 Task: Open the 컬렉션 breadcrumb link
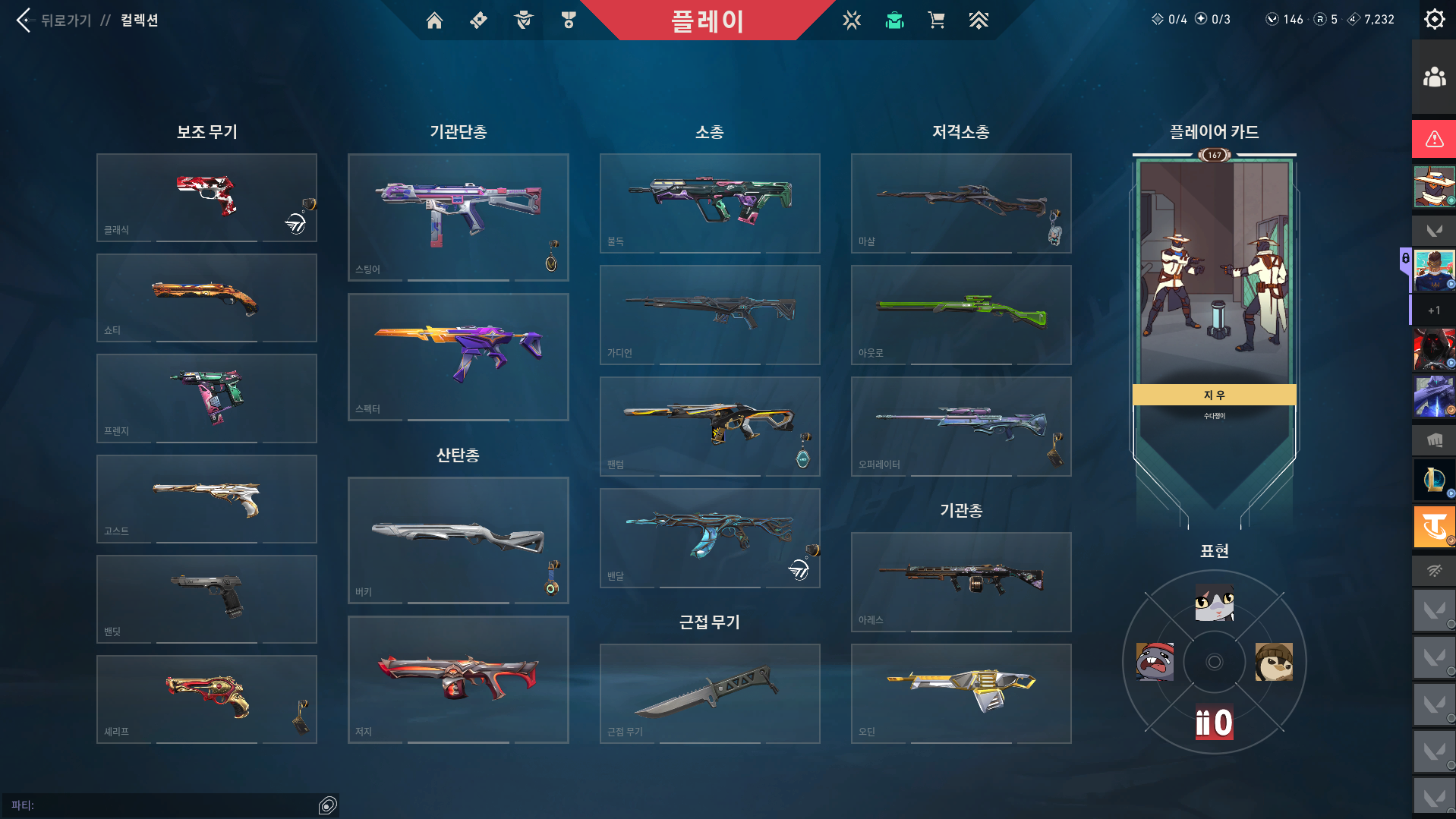click(140, 20)
